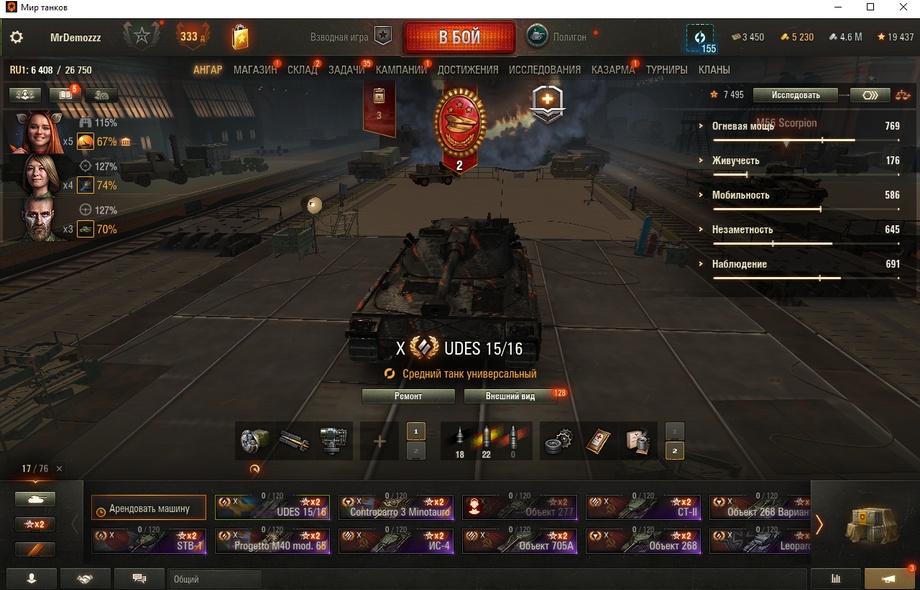
Task: Open the ДОСТИЖЕНИЯ tab
Action: [467, 70]
